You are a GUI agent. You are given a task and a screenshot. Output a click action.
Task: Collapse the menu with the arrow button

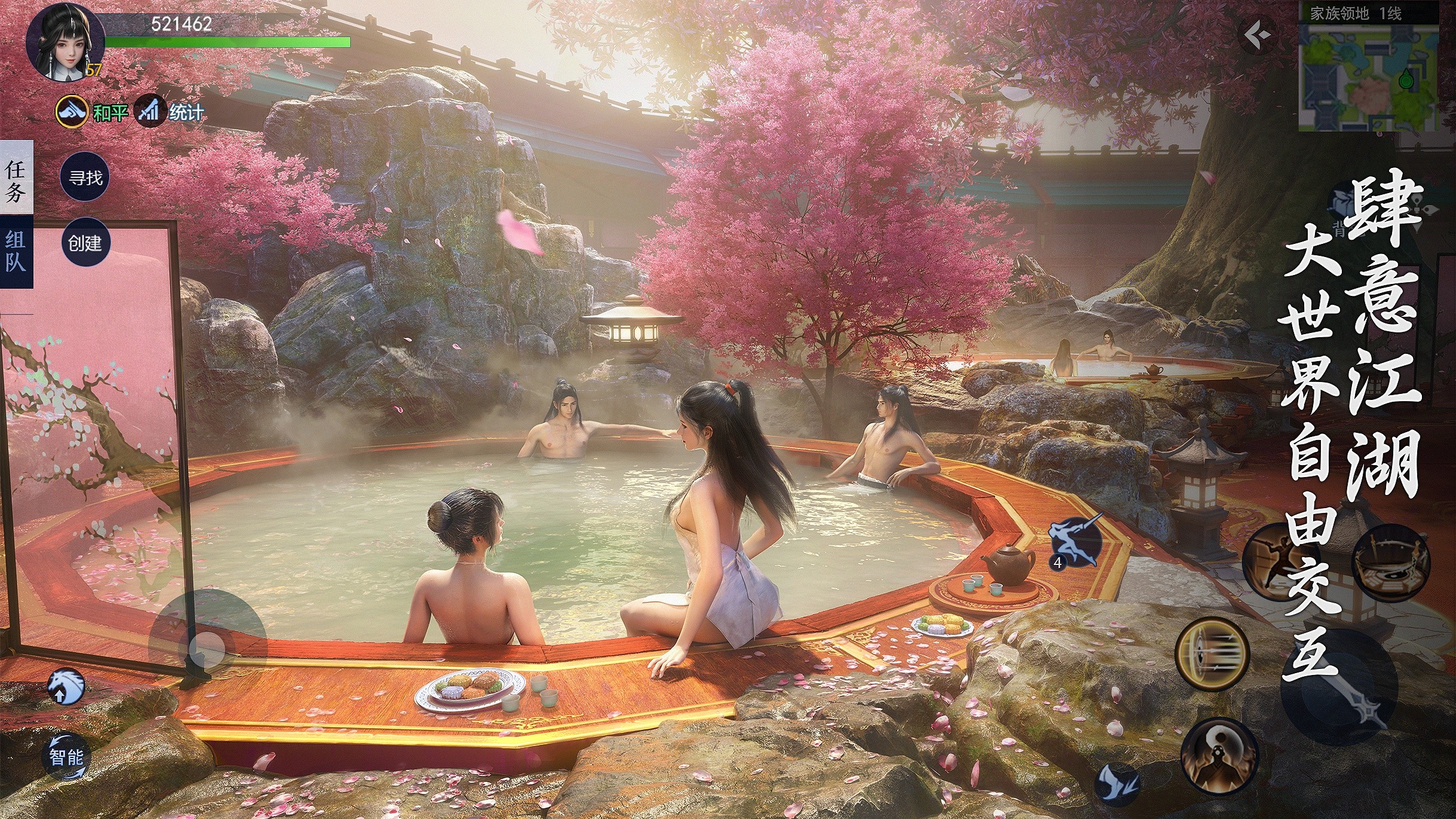[x=1258, y=36]
